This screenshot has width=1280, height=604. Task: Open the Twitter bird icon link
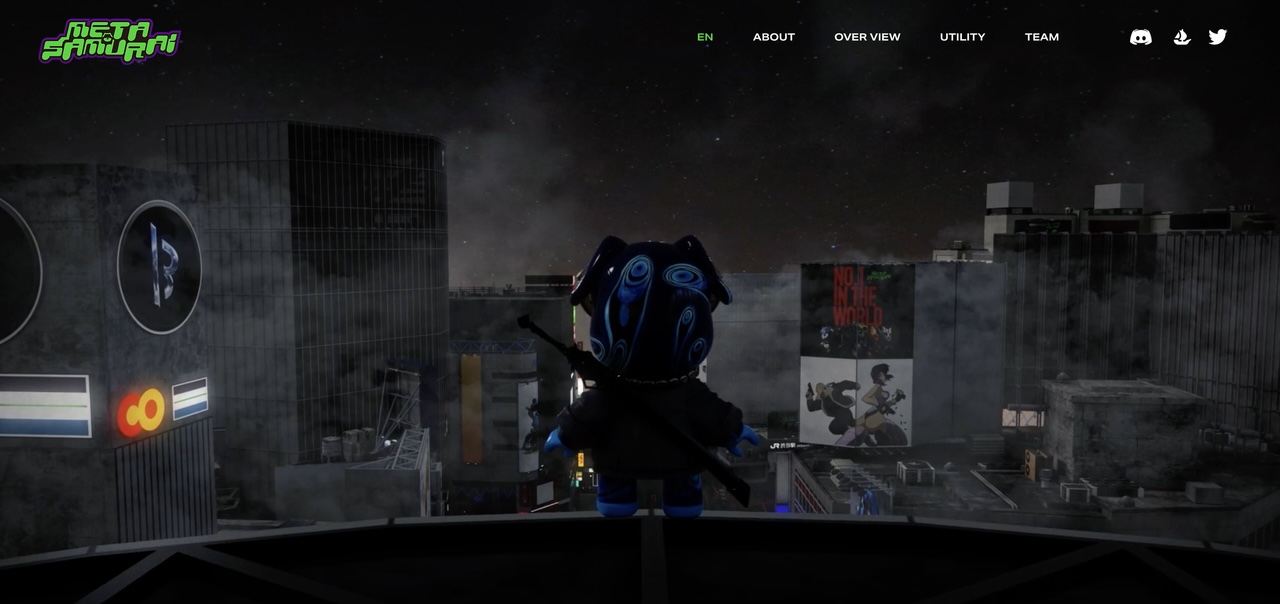1217,37
